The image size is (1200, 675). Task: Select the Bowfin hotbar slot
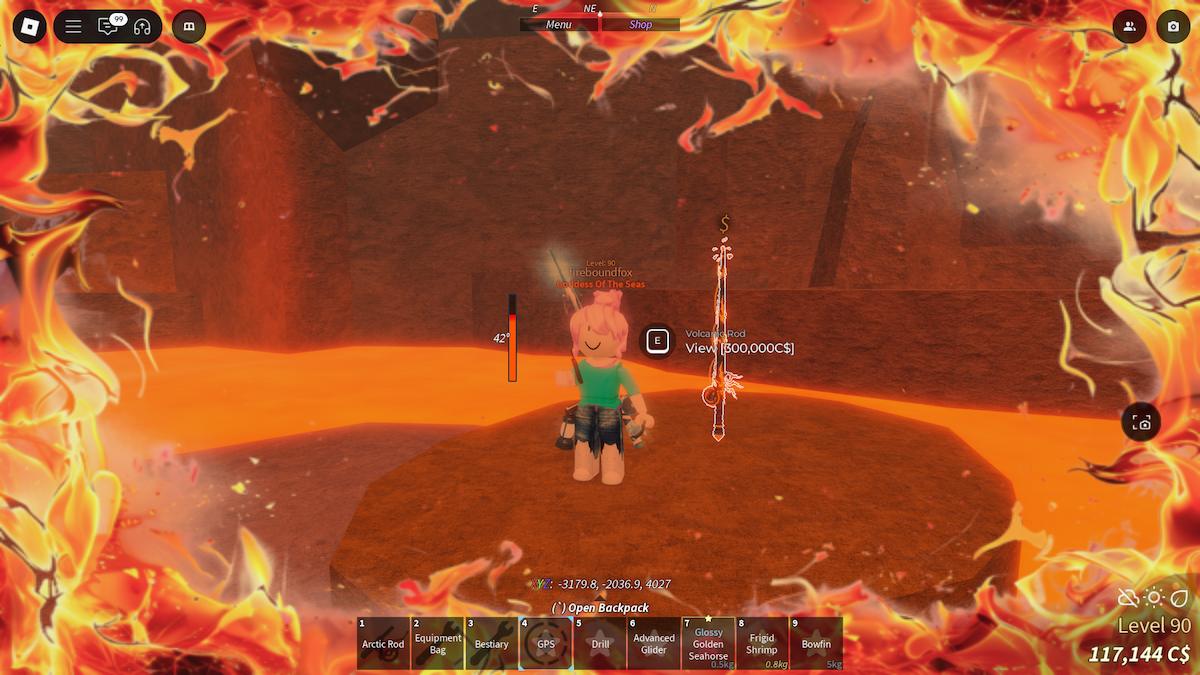tap(816, 643)
